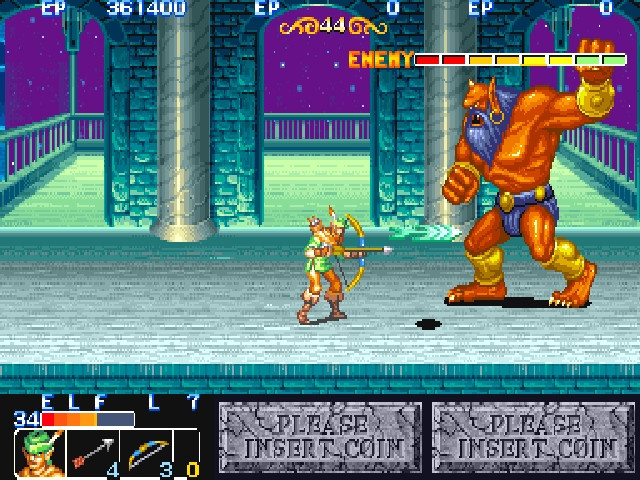Click player three's Please Insert Coin panel
640x480 pixels.
coord(534,437)
